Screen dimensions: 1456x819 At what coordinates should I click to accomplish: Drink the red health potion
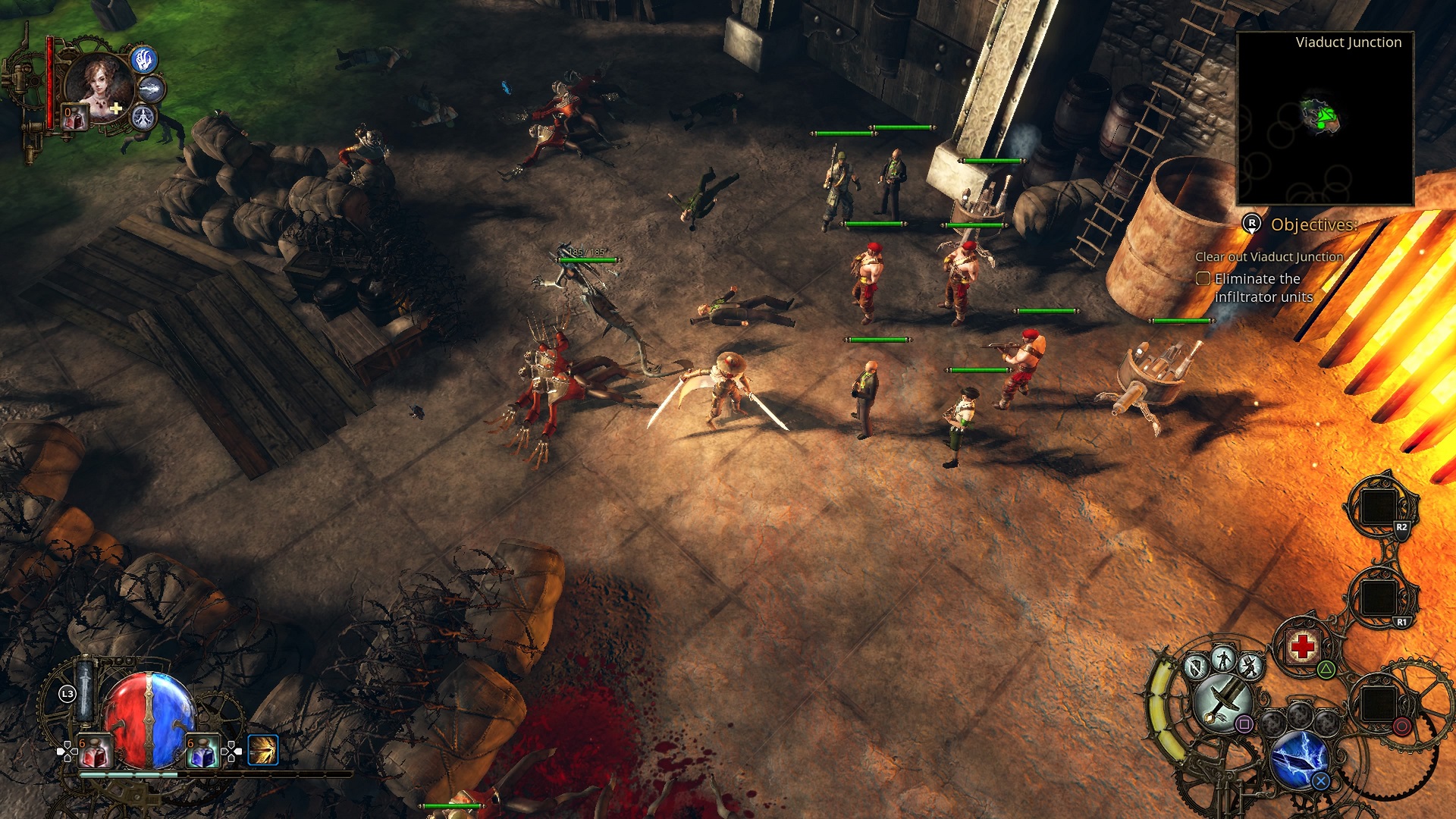95,752
